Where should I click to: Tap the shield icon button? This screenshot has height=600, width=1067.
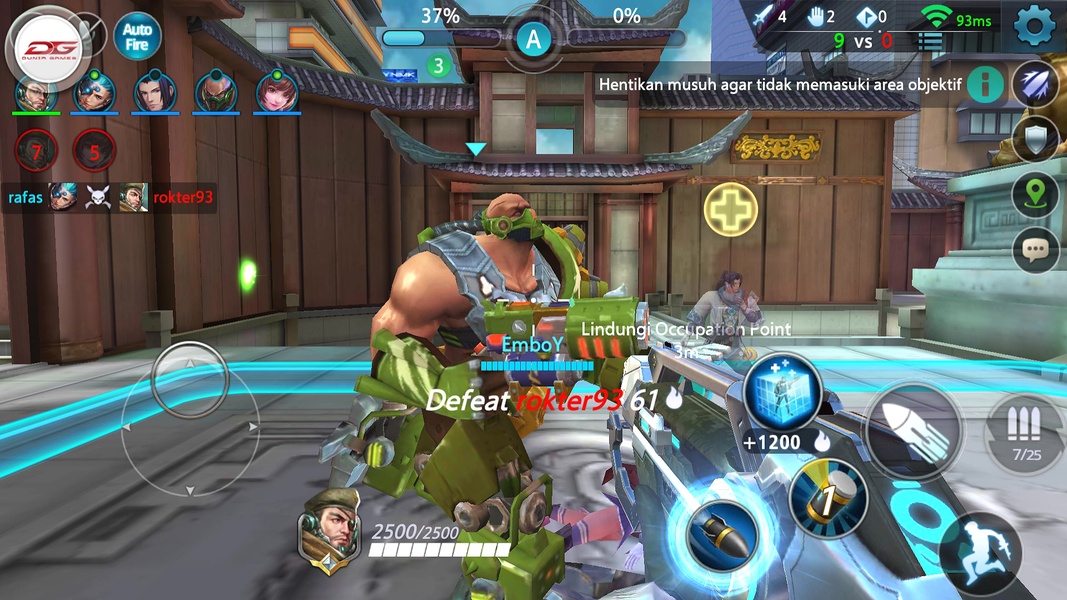tap(1035, 139)
